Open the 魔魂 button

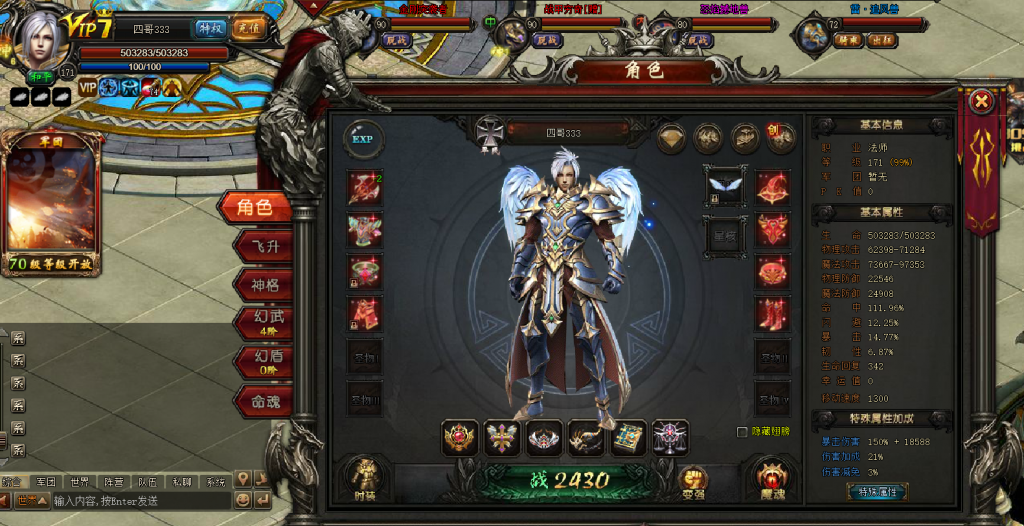(x=771, y=478)
